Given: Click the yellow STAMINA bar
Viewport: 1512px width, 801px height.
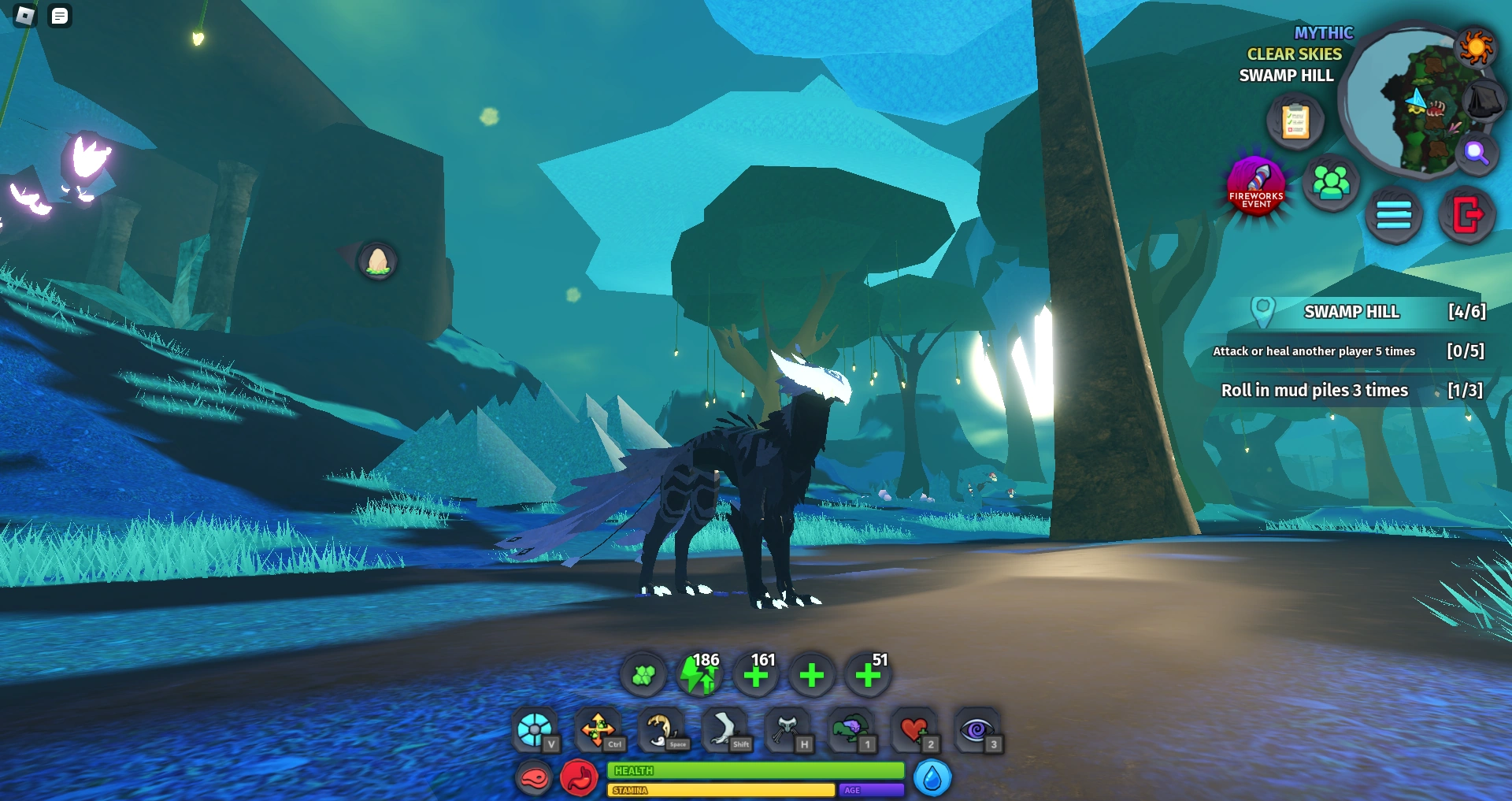Looking at the screenshot, I should pyautogui.click(x=721, y=790).
